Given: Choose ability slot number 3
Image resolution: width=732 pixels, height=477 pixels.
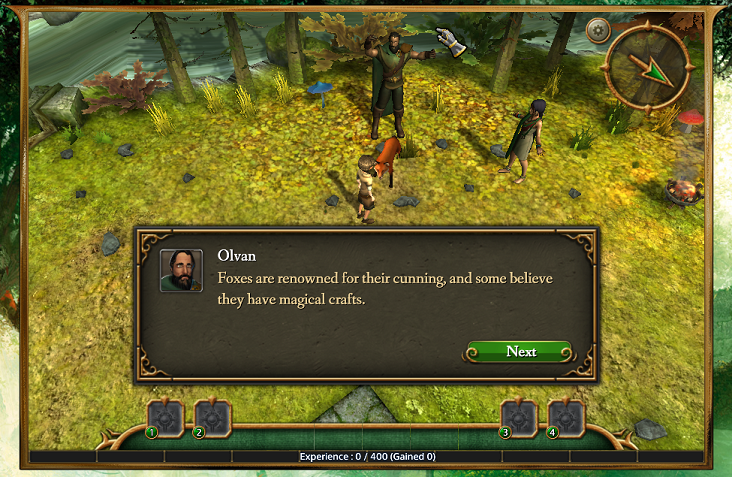Looking at the screenshot, I should coord(518,417).
